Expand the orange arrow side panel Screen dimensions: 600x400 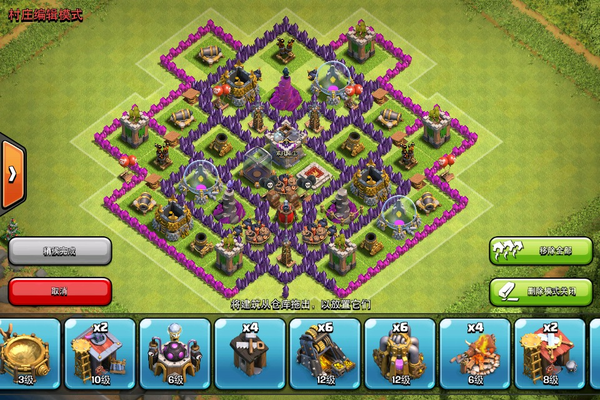(13, 174)
